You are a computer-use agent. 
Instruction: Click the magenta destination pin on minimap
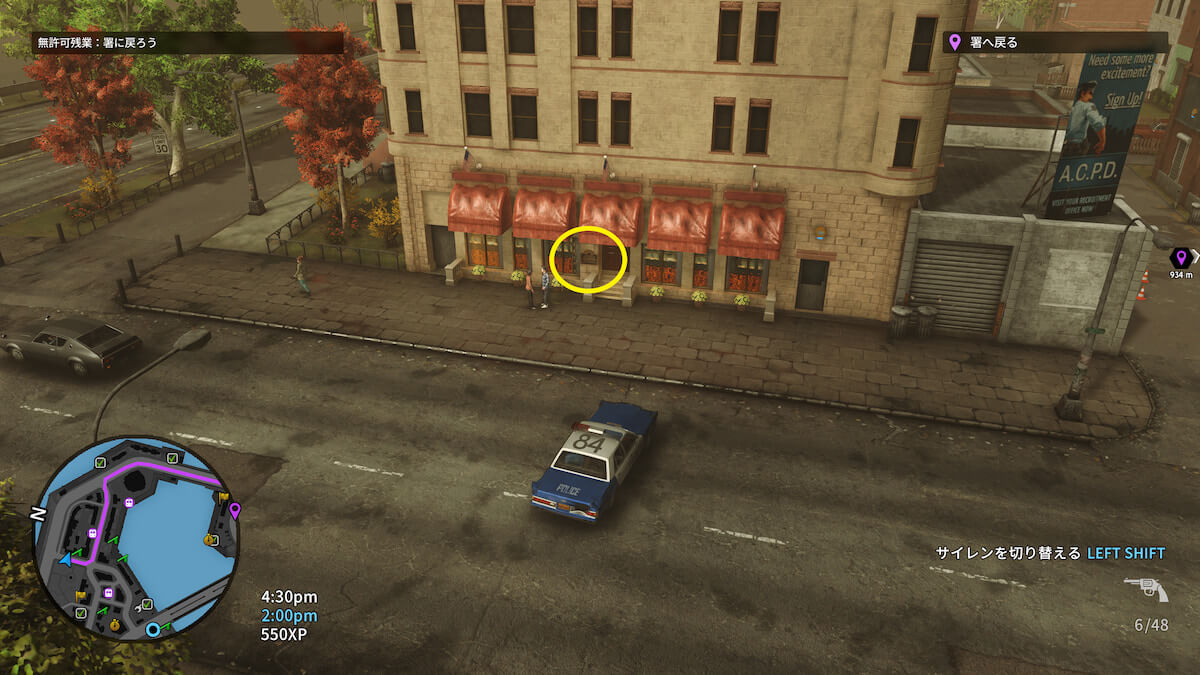[235, 511]
